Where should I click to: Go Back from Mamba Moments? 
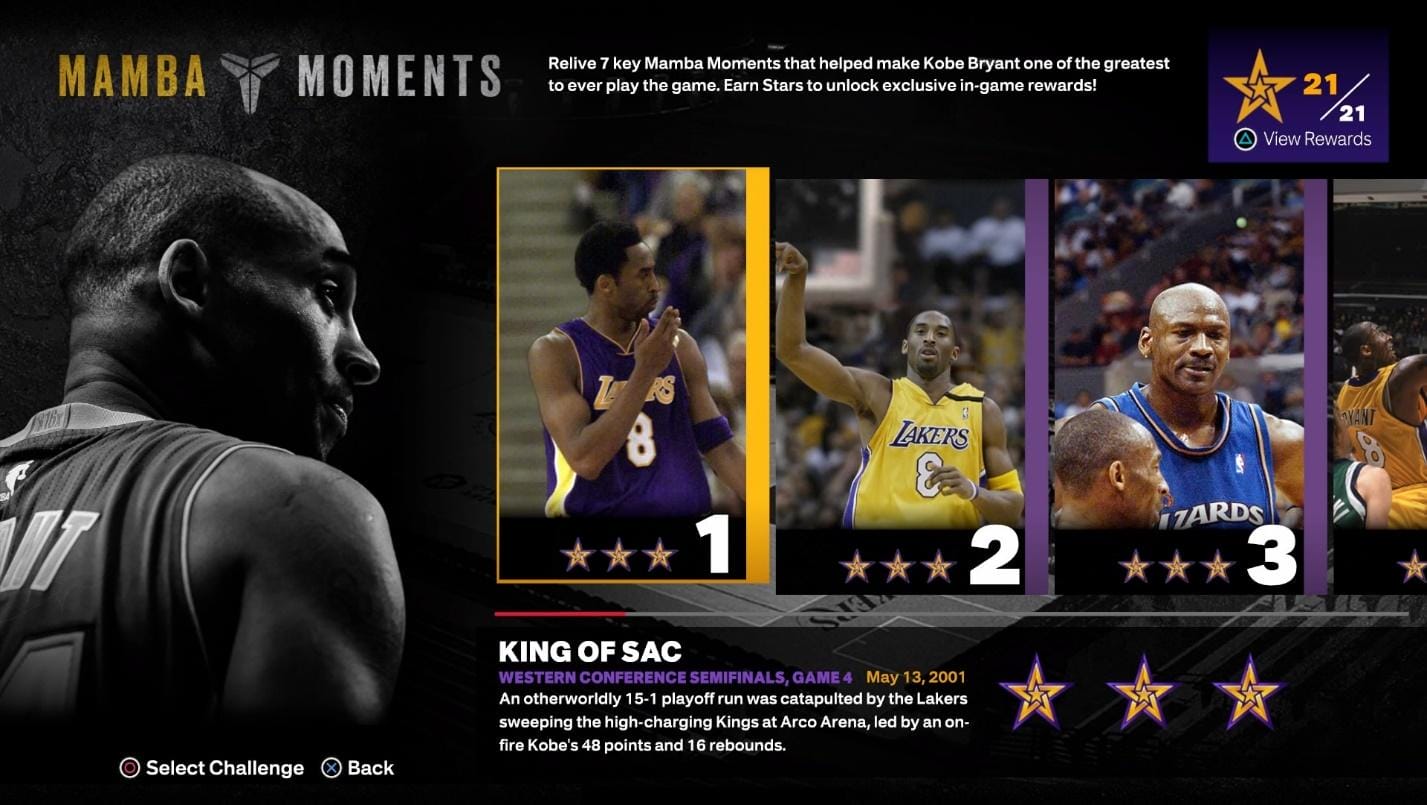coord(358,768)
